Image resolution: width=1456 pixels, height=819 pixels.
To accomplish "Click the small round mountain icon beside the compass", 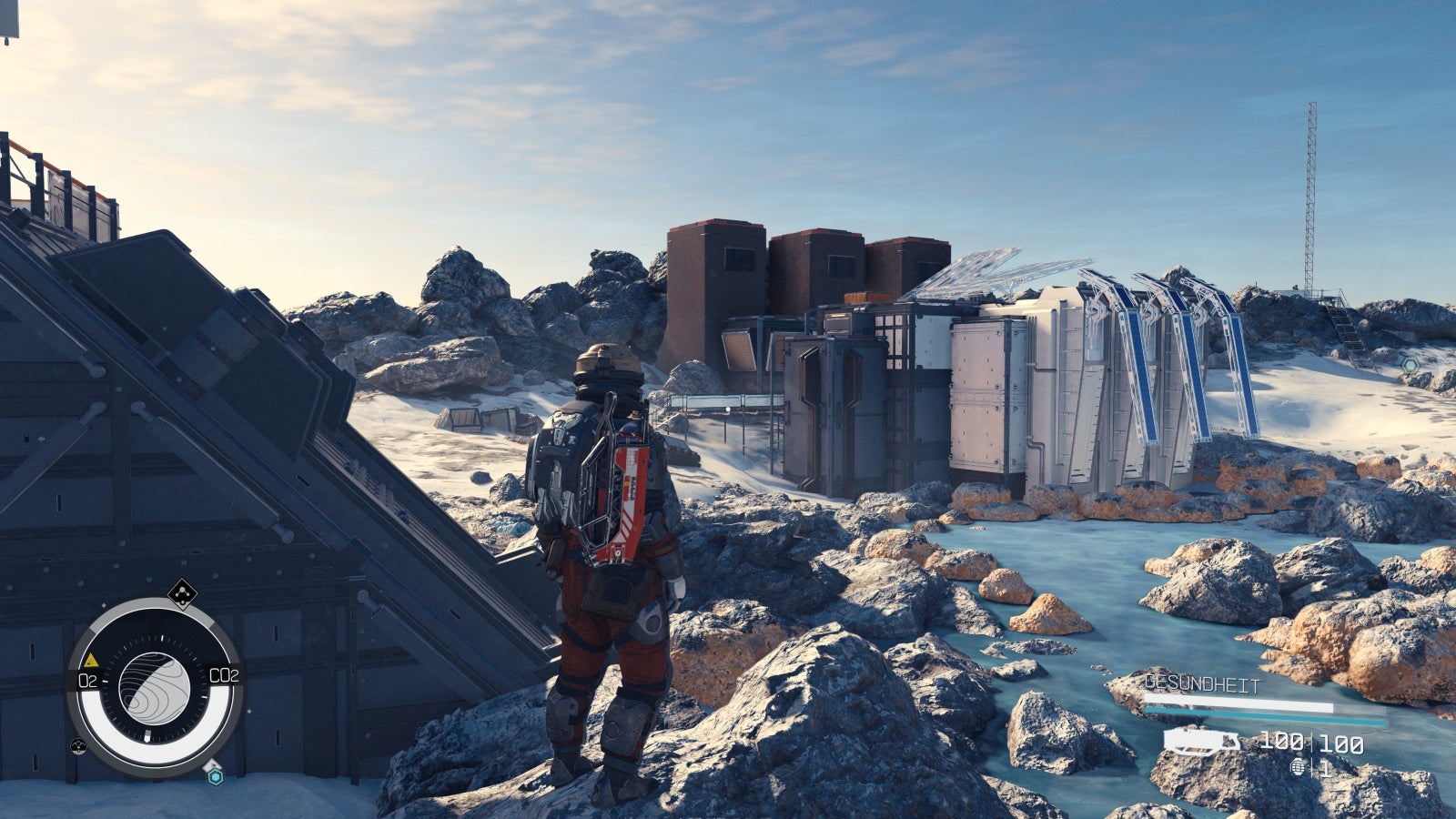I will [78, 746].
